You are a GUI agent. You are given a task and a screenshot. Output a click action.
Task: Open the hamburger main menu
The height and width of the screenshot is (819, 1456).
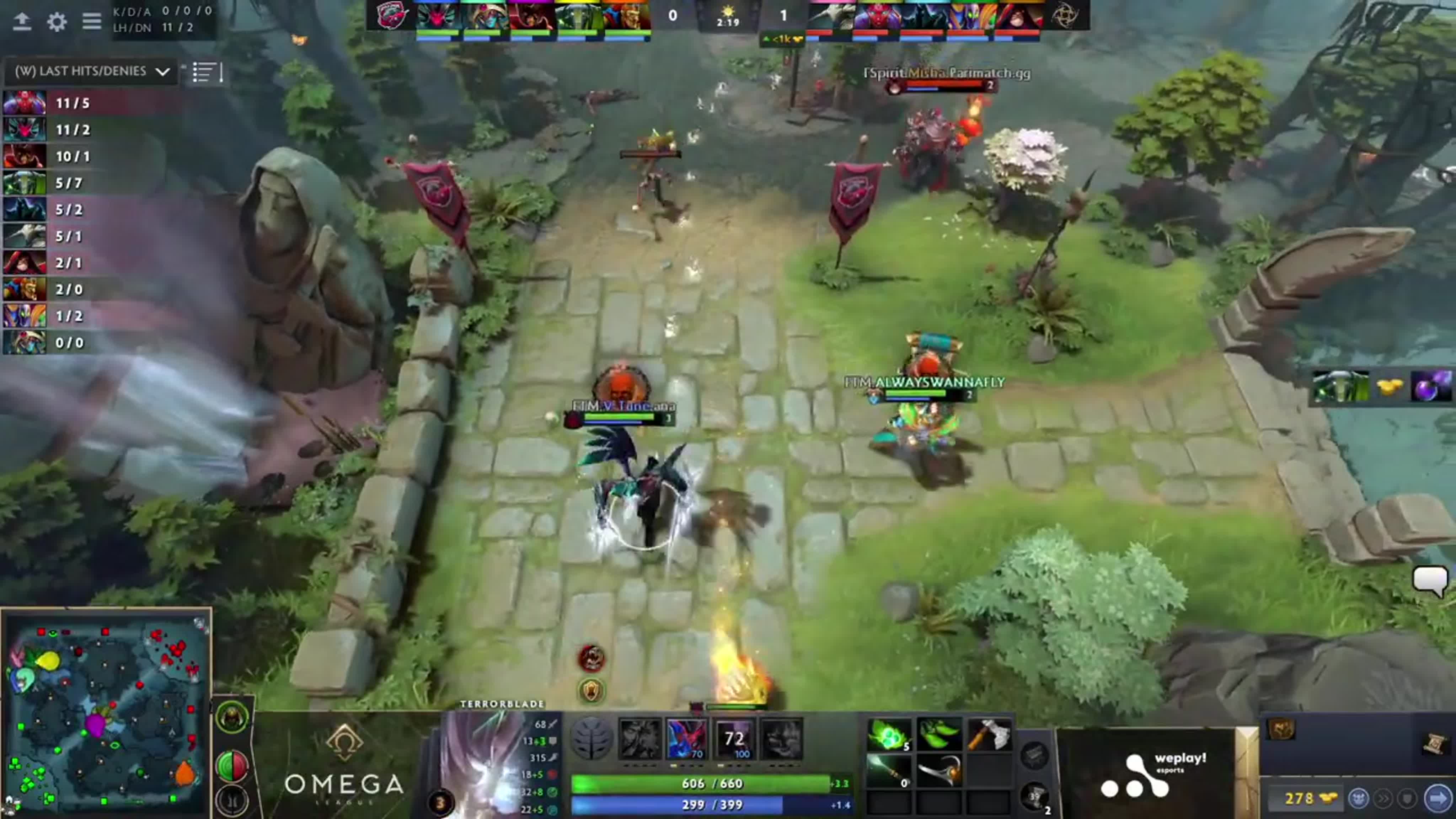(x=92, y=22)
